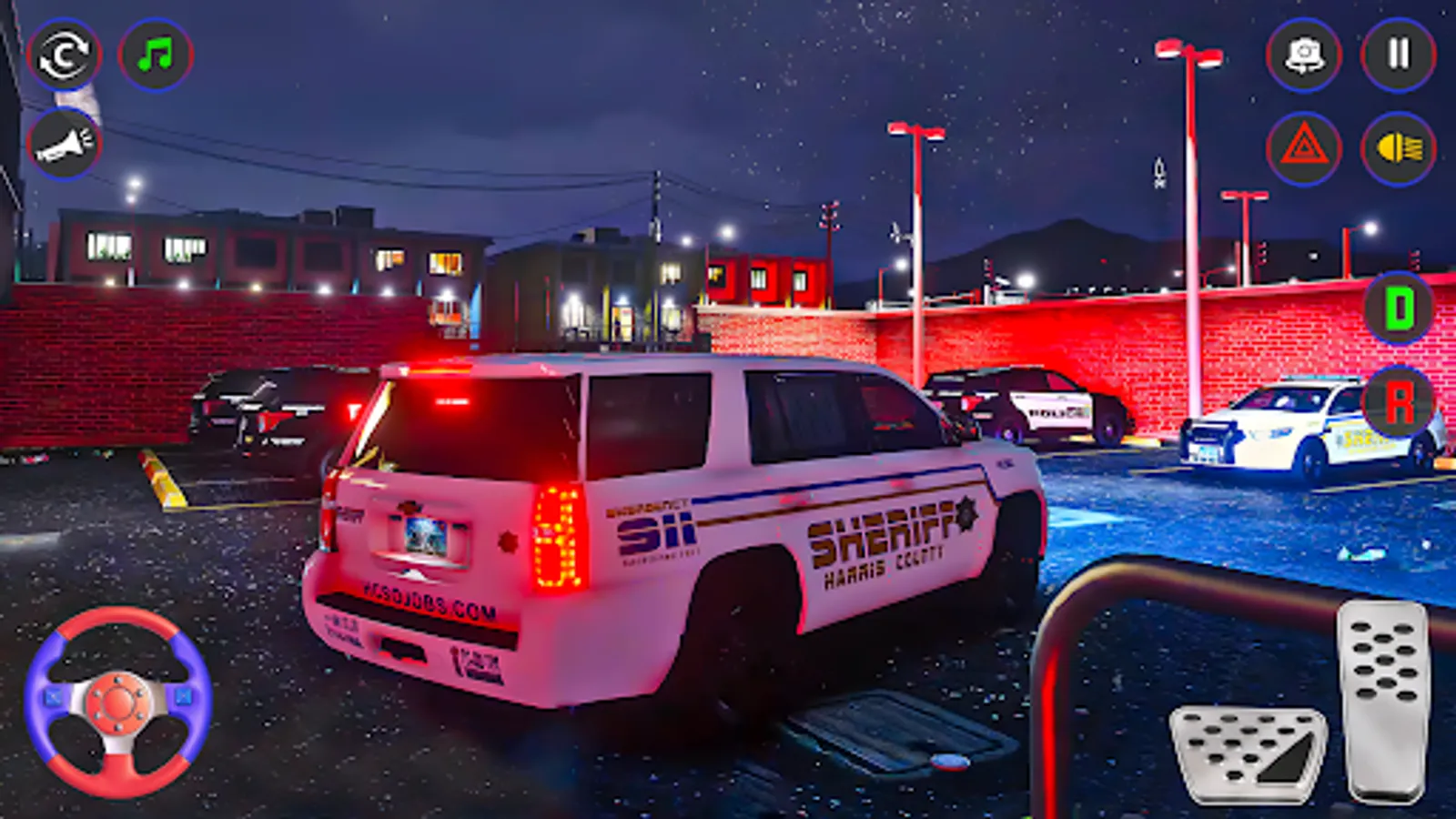
Task: Honk the horn using the megaphone icon
Action: [64, 141]
